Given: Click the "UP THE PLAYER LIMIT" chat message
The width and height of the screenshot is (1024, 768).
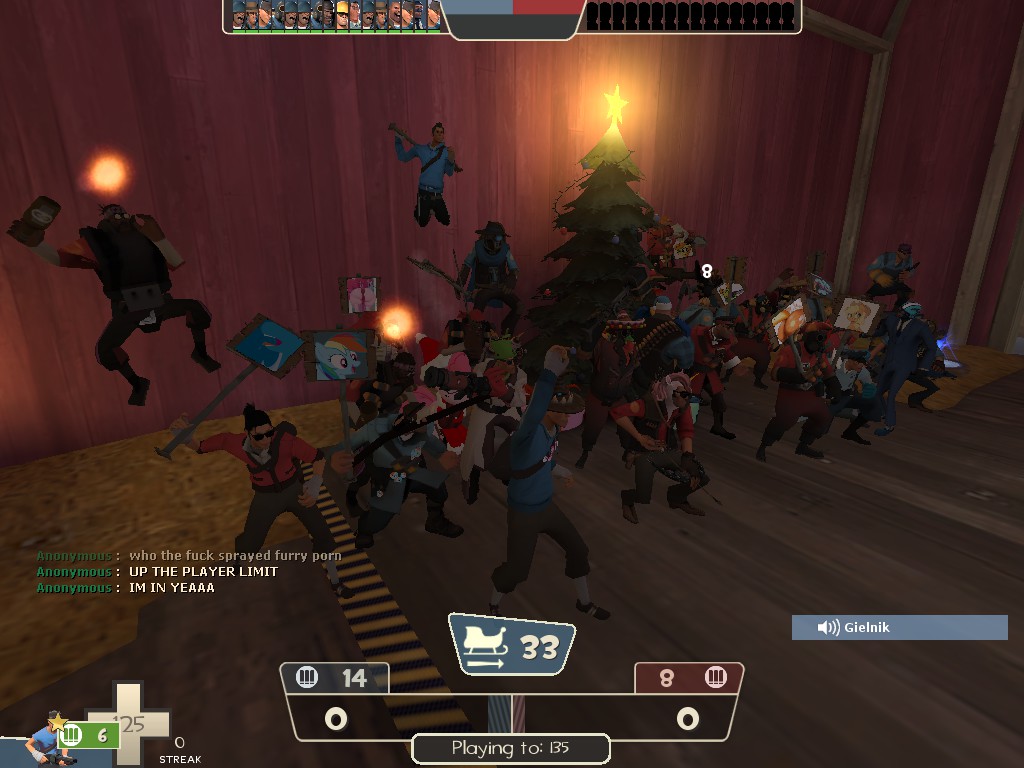Looking at the screenshot, I should click(x=203, y=572).
